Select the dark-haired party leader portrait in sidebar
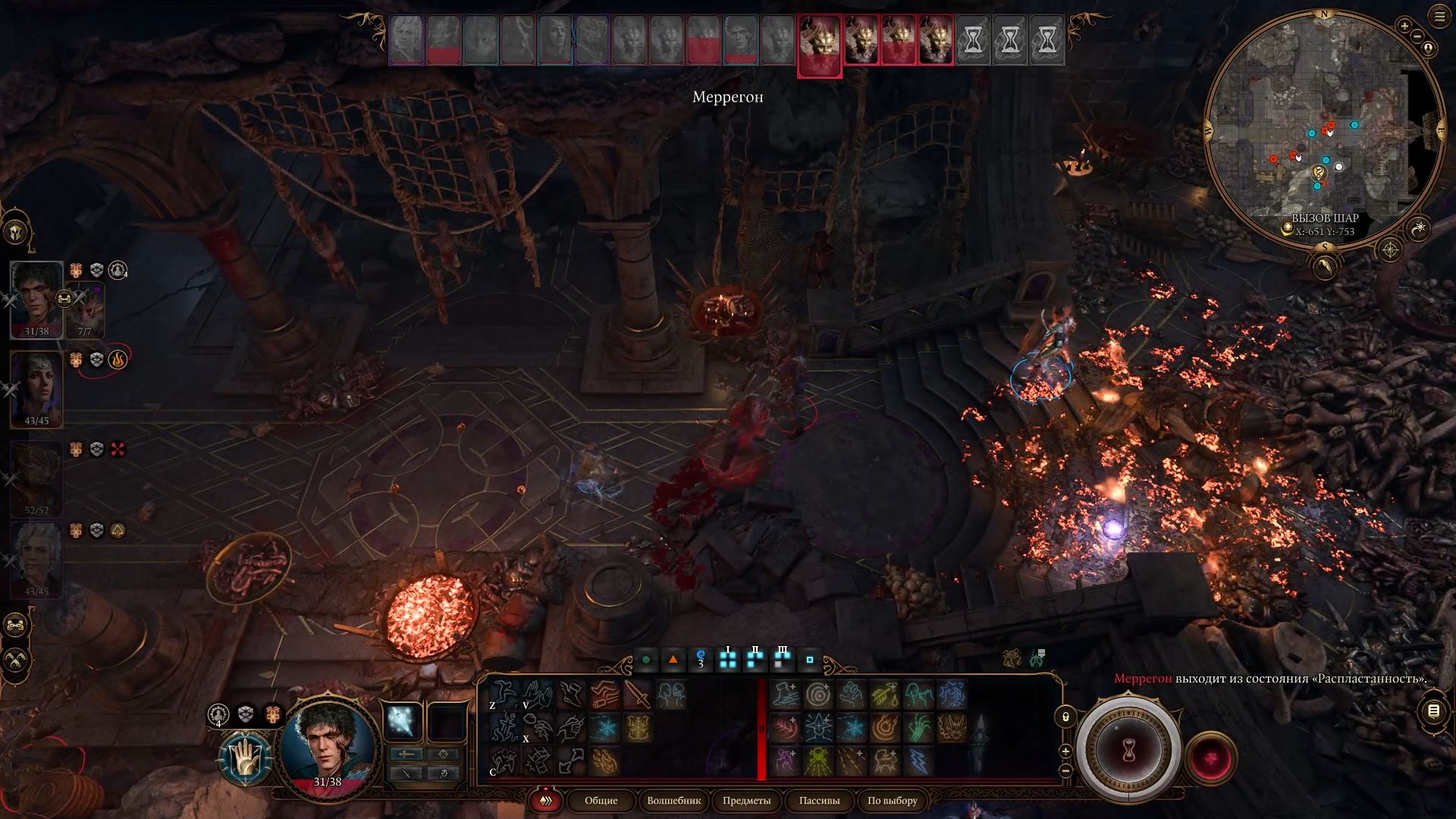 [36, 300]
